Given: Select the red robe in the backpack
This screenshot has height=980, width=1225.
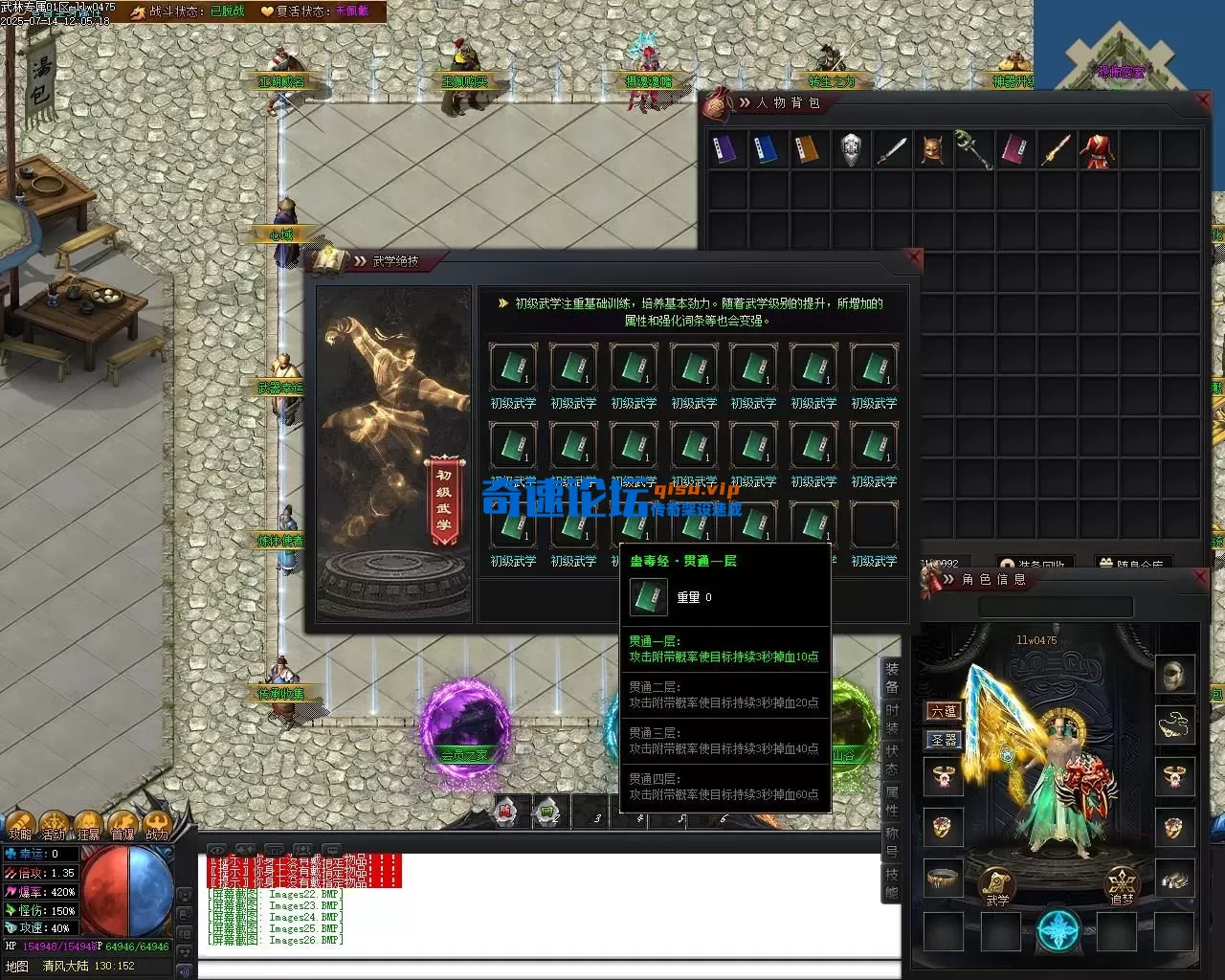Looking at the screenshot, I should coord(1098,150).
